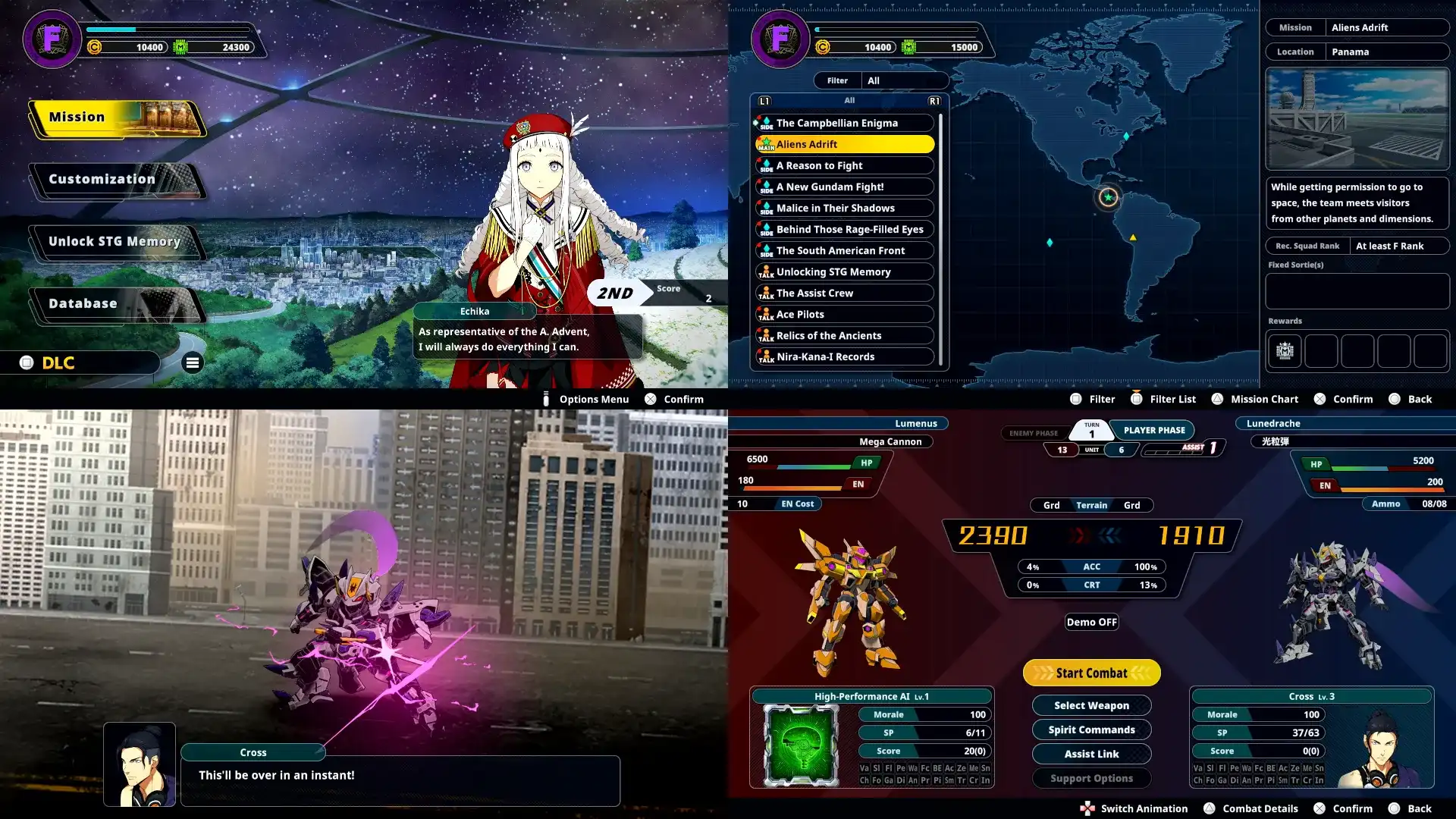Click the Mission Chart icon in the bottom bar
The height and width of the screenshot is (819, 1456).
1217,399
